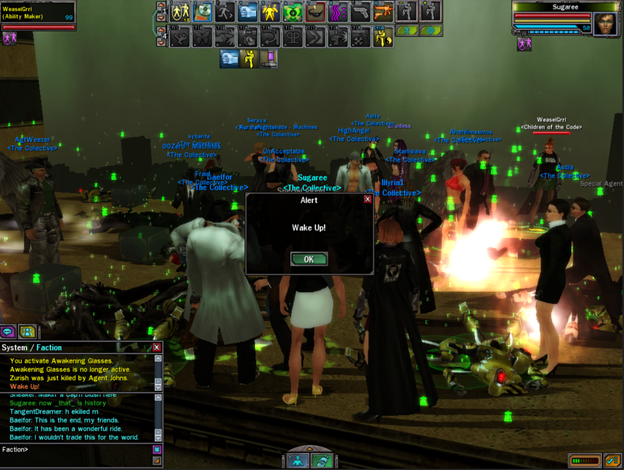This screenshot has height=470, width=624.
Task: Confirm the Wake Up! alert with OK
Action: click(x=309, y=259)
